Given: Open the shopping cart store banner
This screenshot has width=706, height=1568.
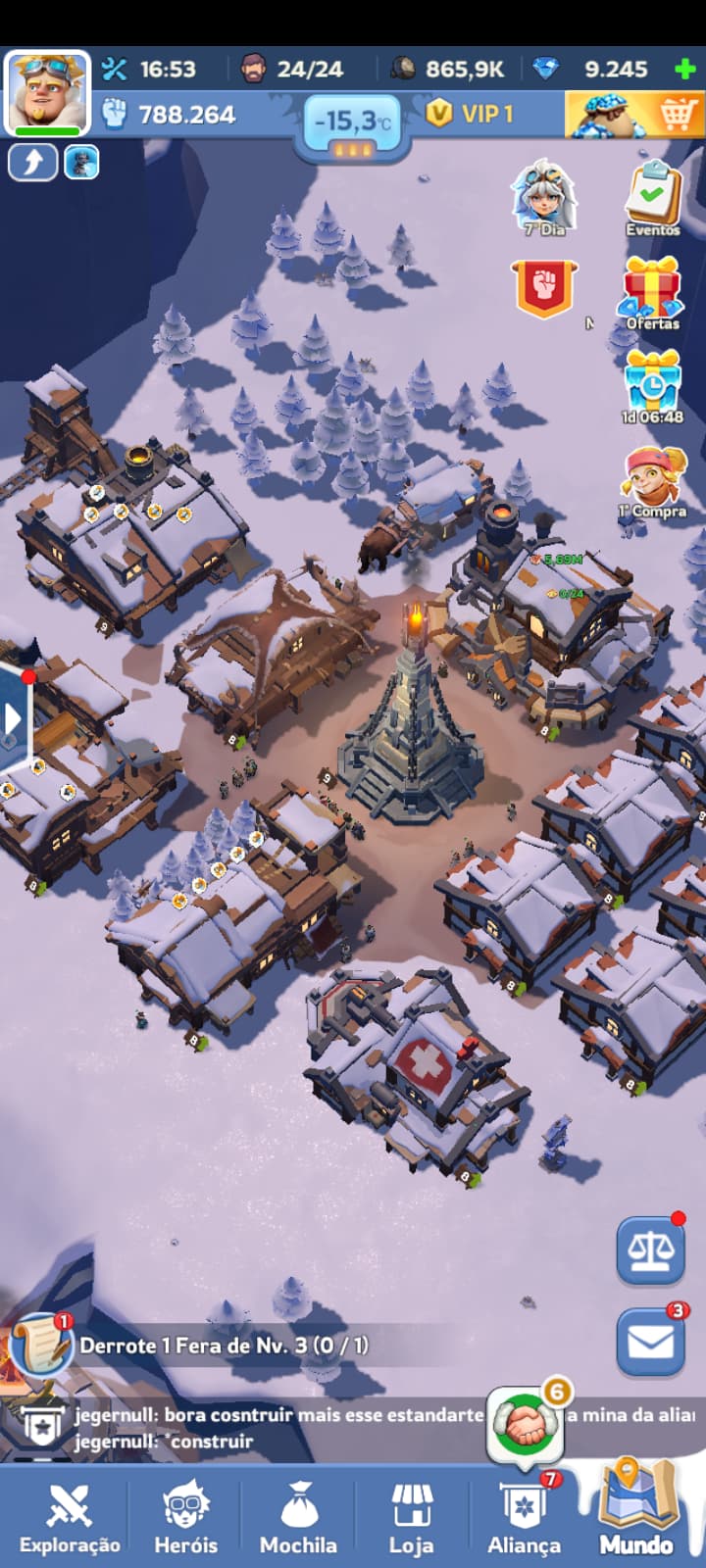Looking at the screenshot, I should click(634, 115).
